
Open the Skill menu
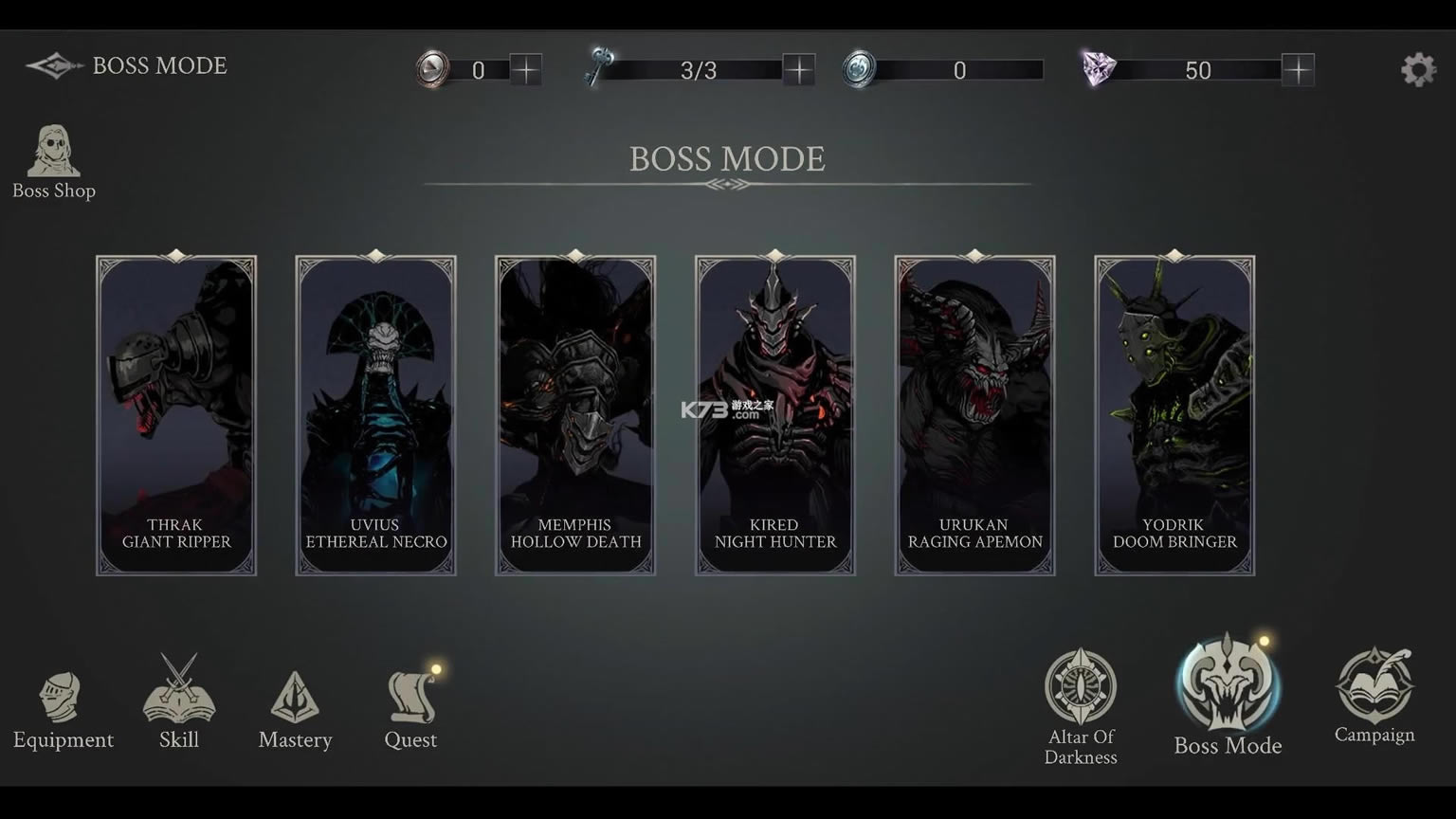178,703
